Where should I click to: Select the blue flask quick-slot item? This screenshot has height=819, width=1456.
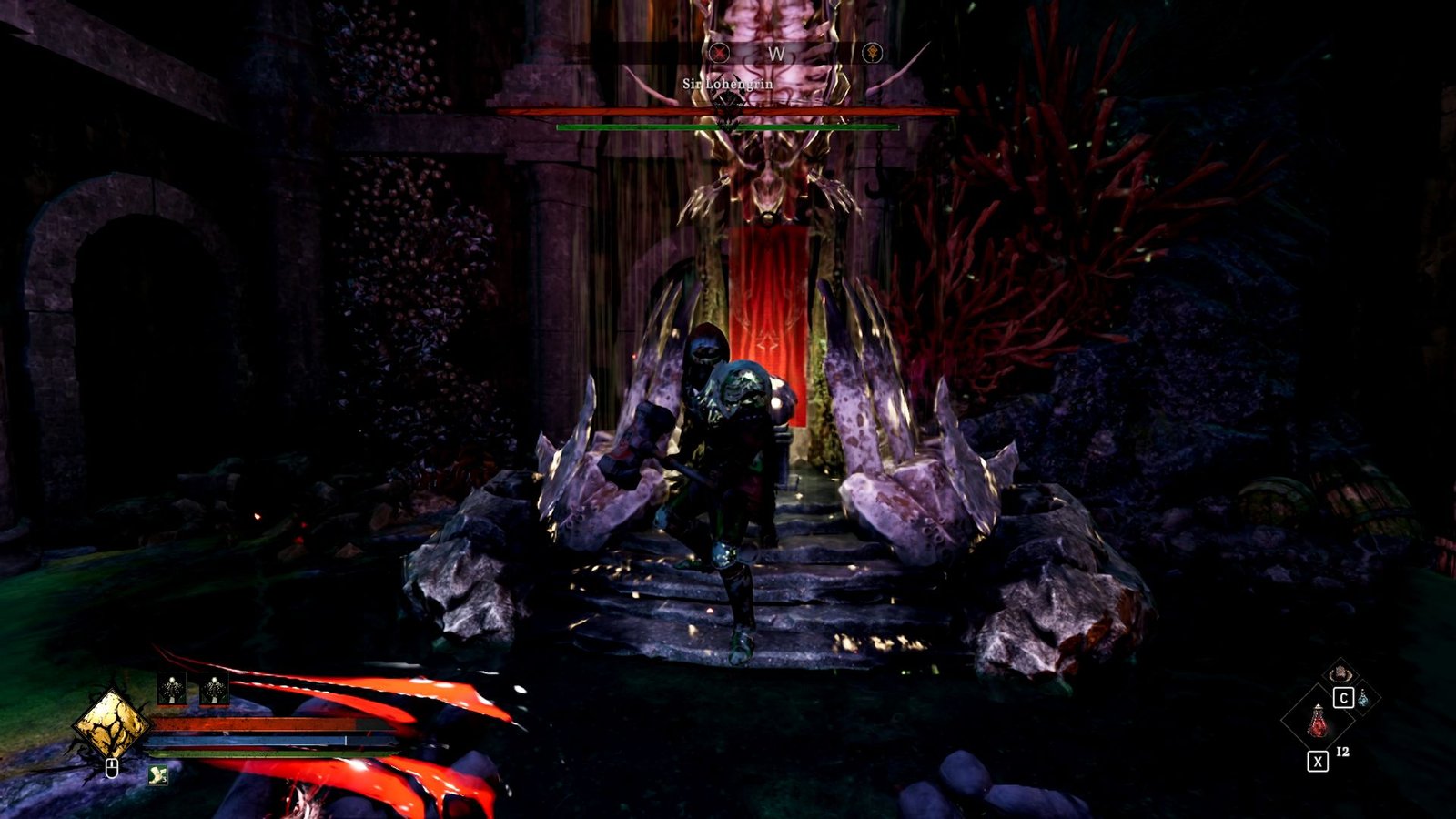pyautogui.click(x=1363, y=699)
